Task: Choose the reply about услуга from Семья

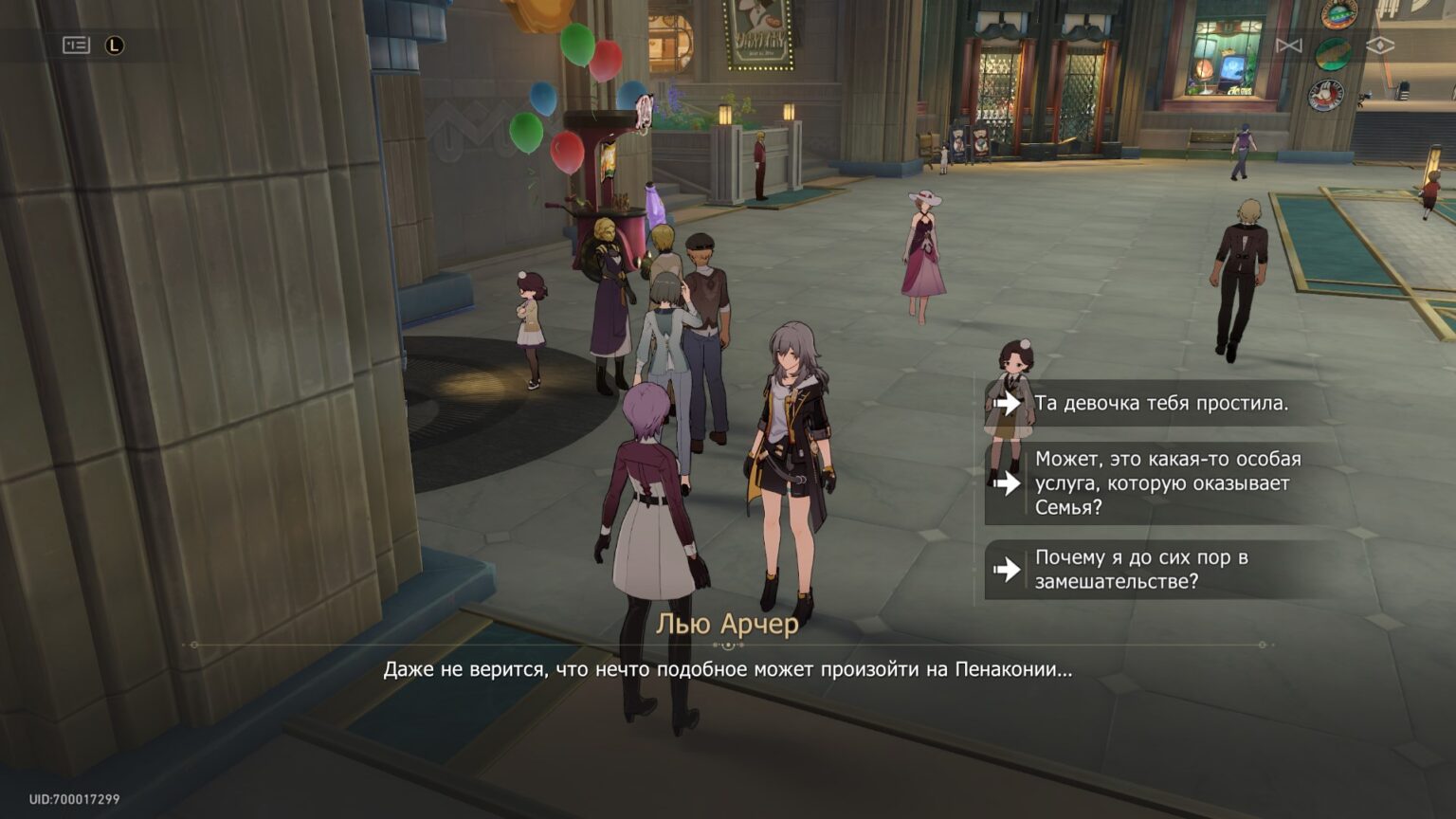Action: pyautogui.click(x=1166, y=483)
